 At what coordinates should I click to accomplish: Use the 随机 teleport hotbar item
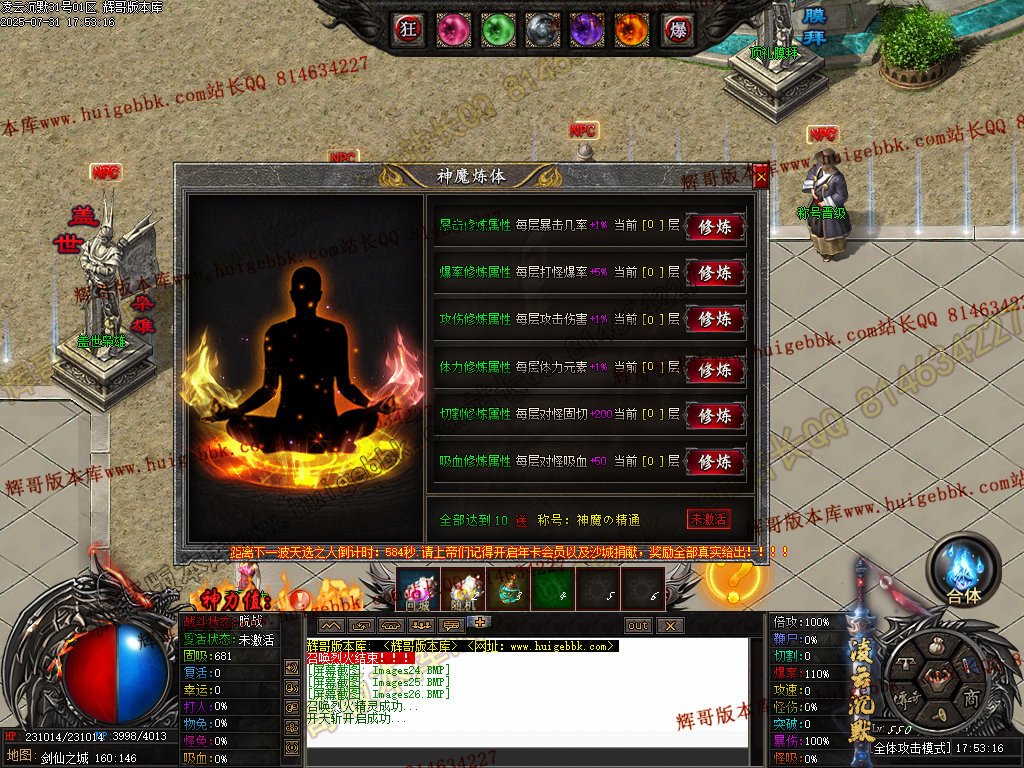(x=462, y=590)
